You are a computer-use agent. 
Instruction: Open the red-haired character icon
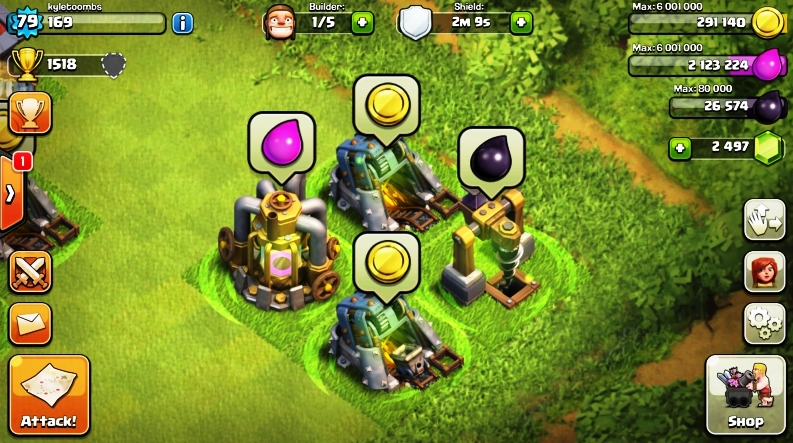point(763,272)
